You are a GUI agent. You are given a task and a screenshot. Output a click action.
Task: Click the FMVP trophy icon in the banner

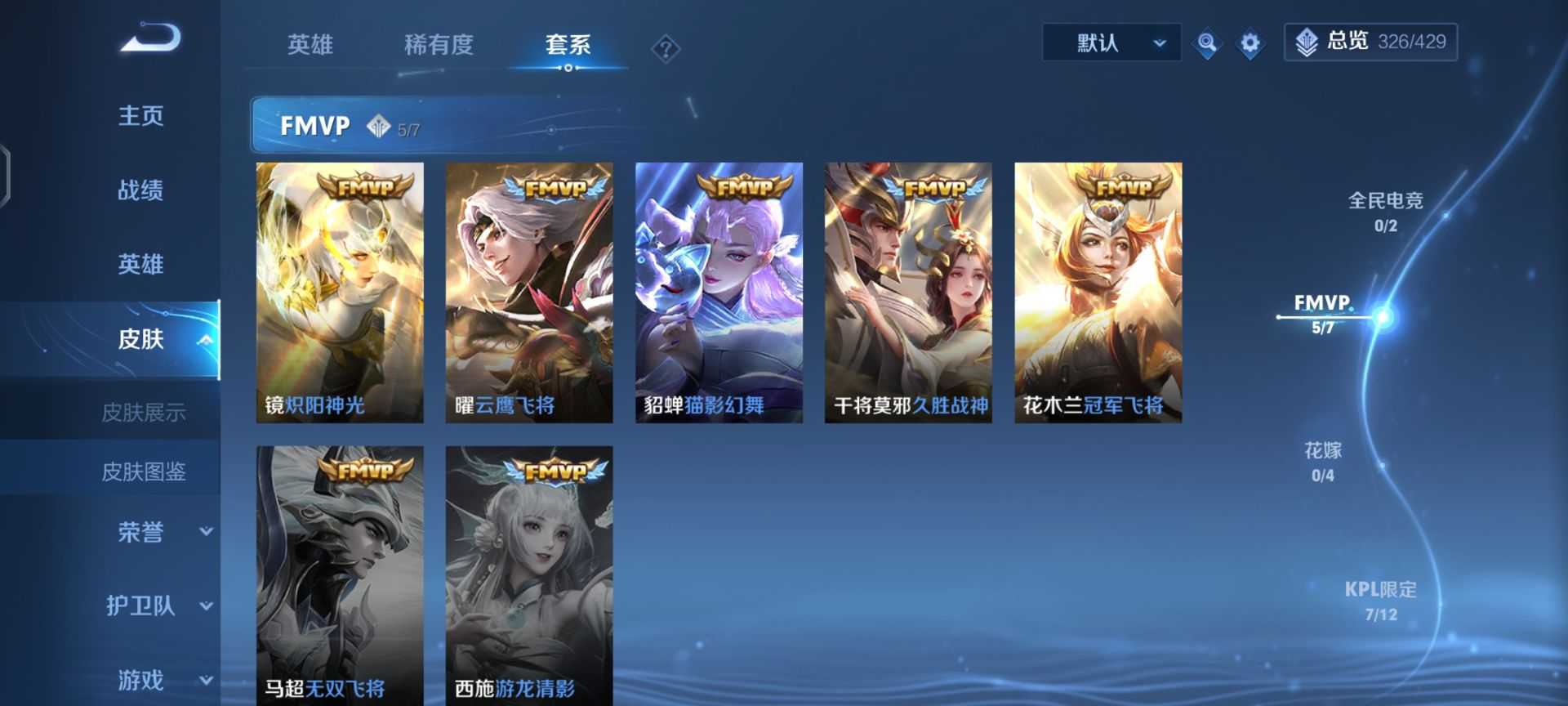point(380,127)
